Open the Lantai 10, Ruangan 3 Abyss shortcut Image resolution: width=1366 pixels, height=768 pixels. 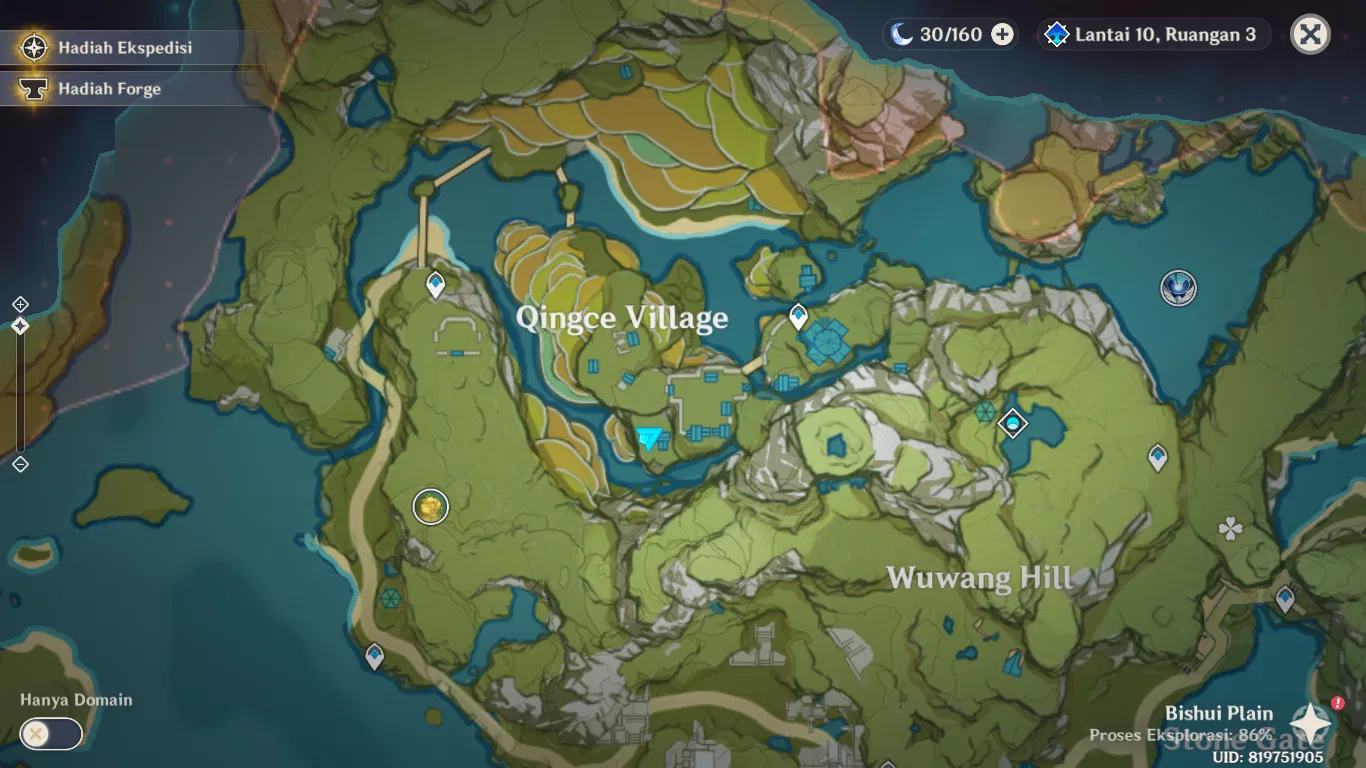[x=1153, y=35]
